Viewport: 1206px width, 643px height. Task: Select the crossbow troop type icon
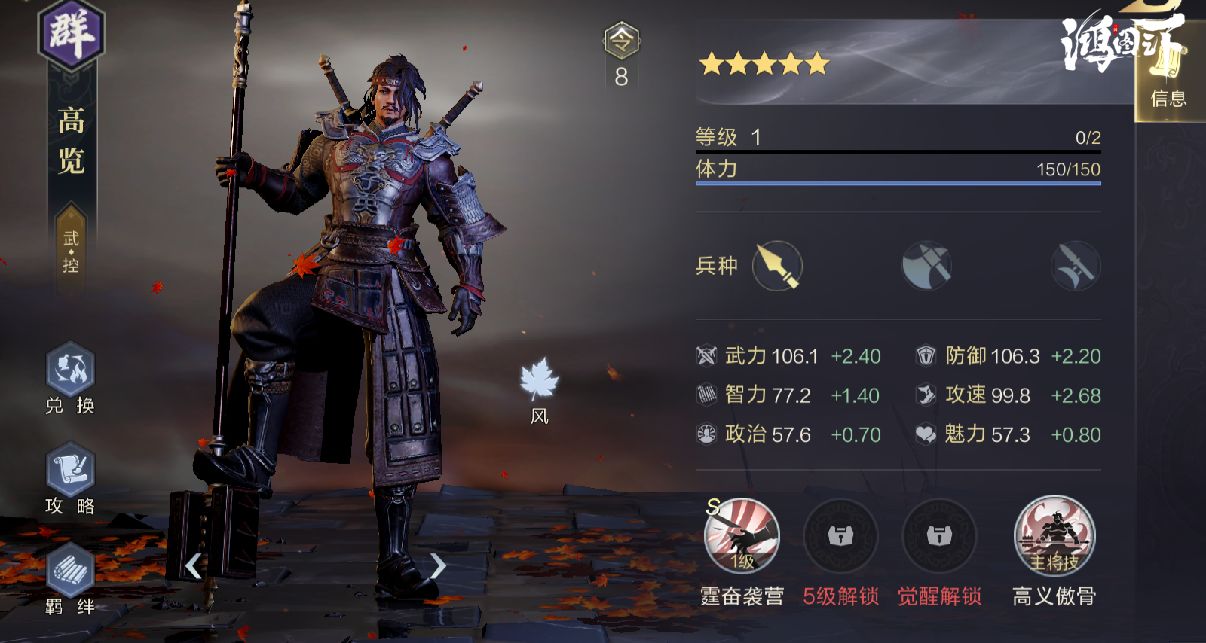tap(1075, 266)
